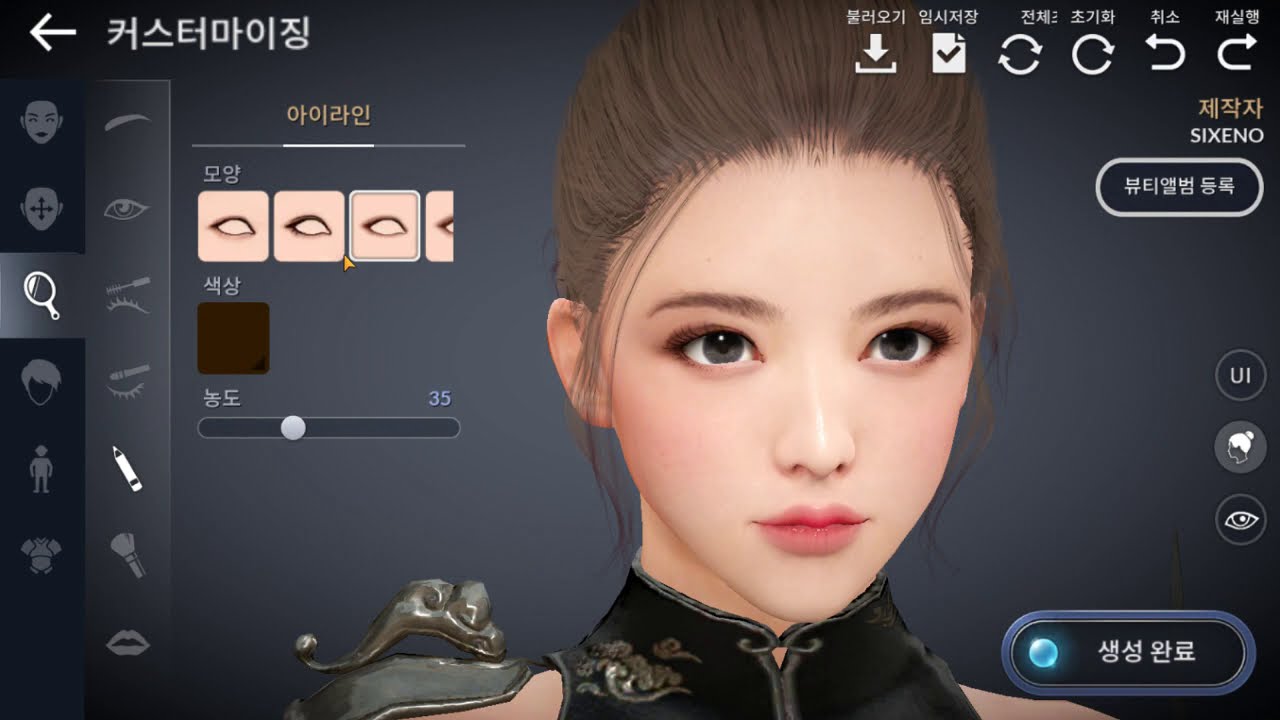Open the eye makeup settings

click(x=128, y=210)
